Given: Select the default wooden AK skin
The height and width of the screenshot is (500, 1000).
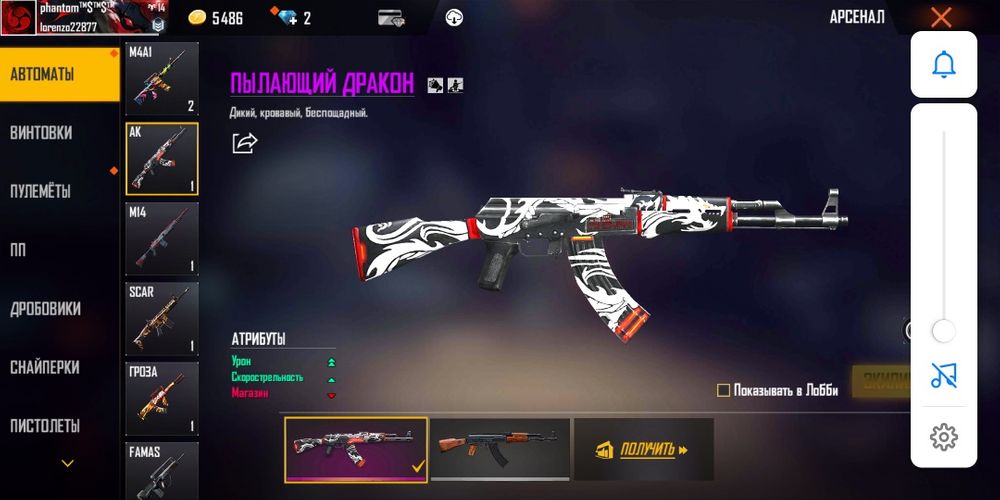Looking at the screenshot, I should tap(500, 449).
